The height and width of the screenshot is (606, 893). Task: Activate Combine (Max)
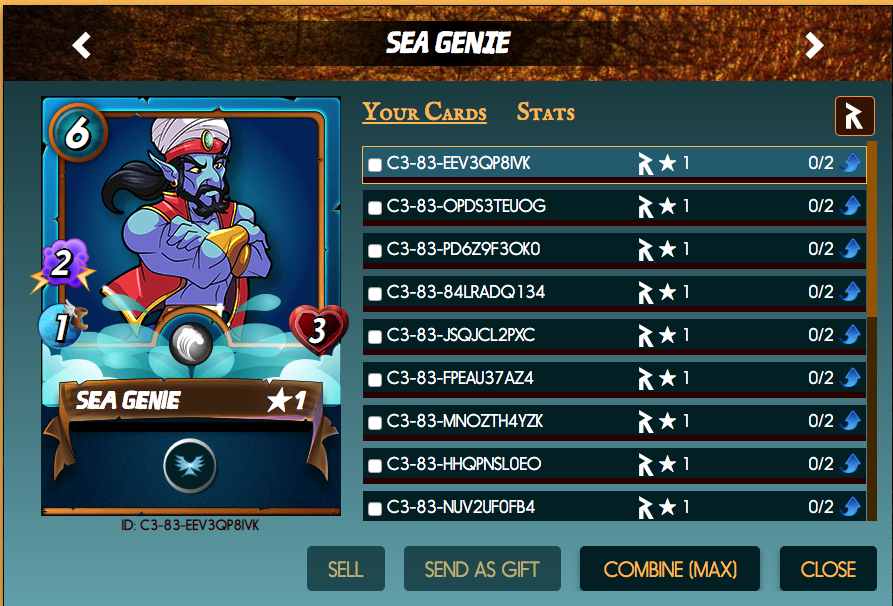(670, 569)
